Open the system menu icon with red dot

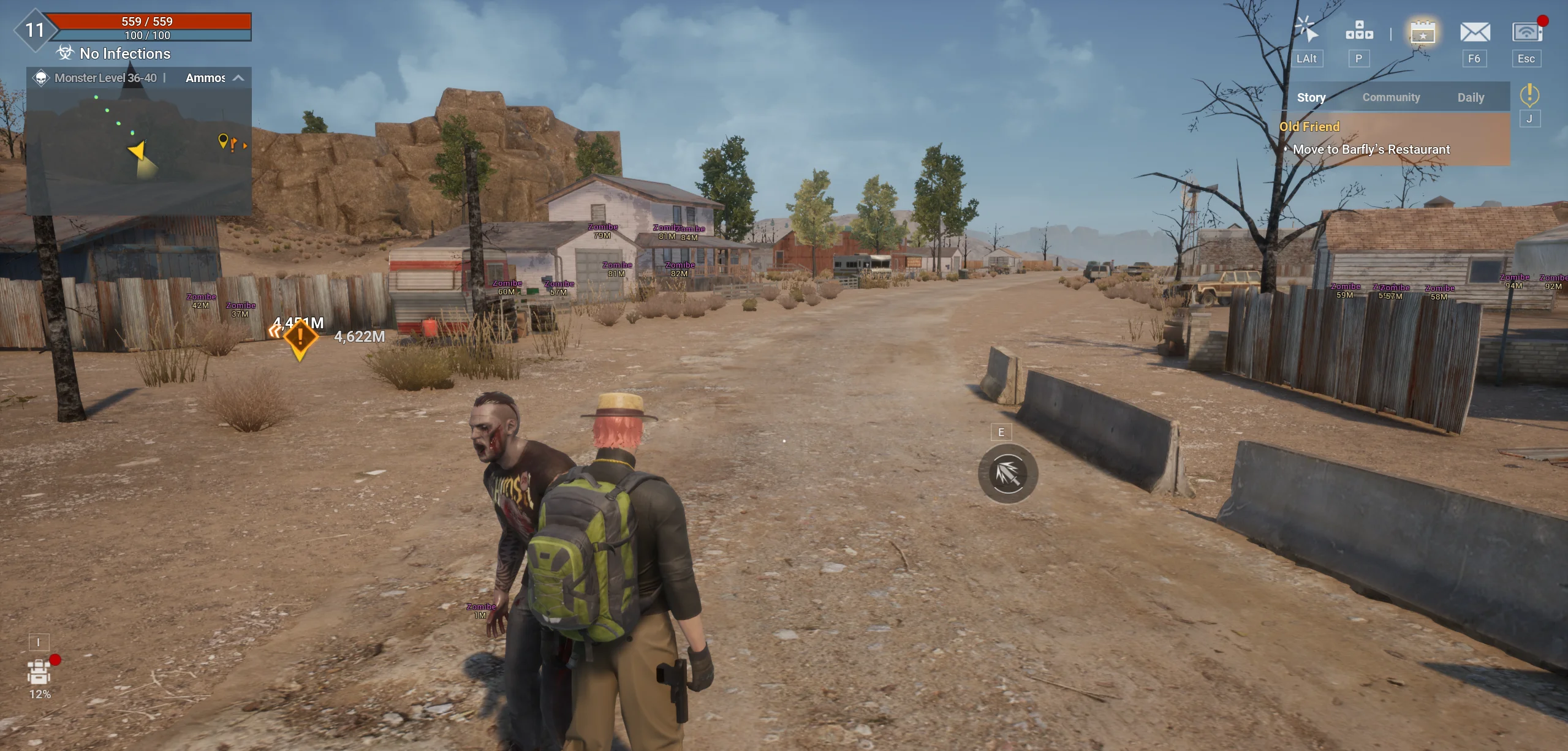point(1526,32)
